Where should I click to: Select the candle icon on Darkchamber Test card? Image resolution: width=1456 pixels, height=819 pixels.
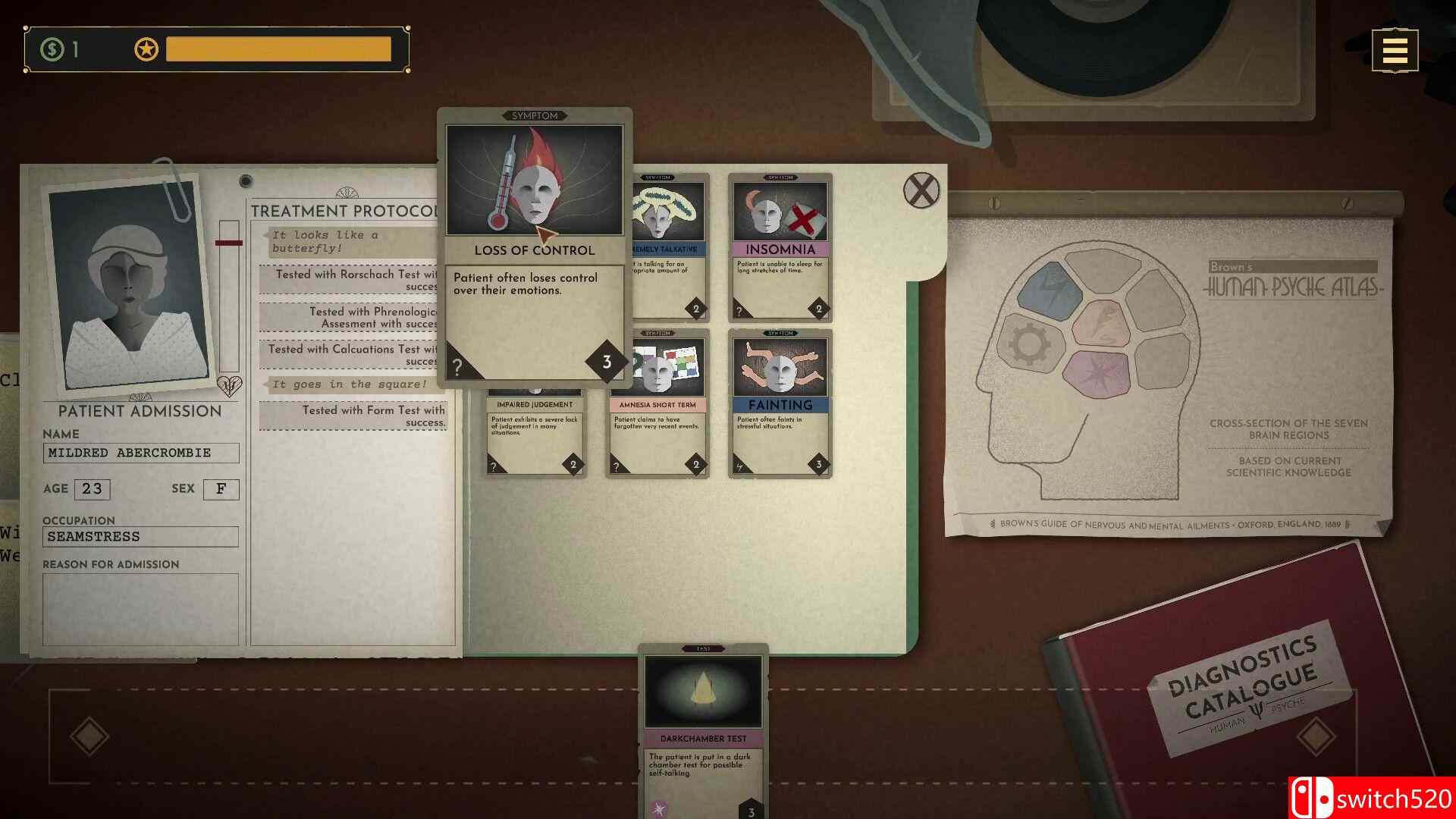(703, 690)
